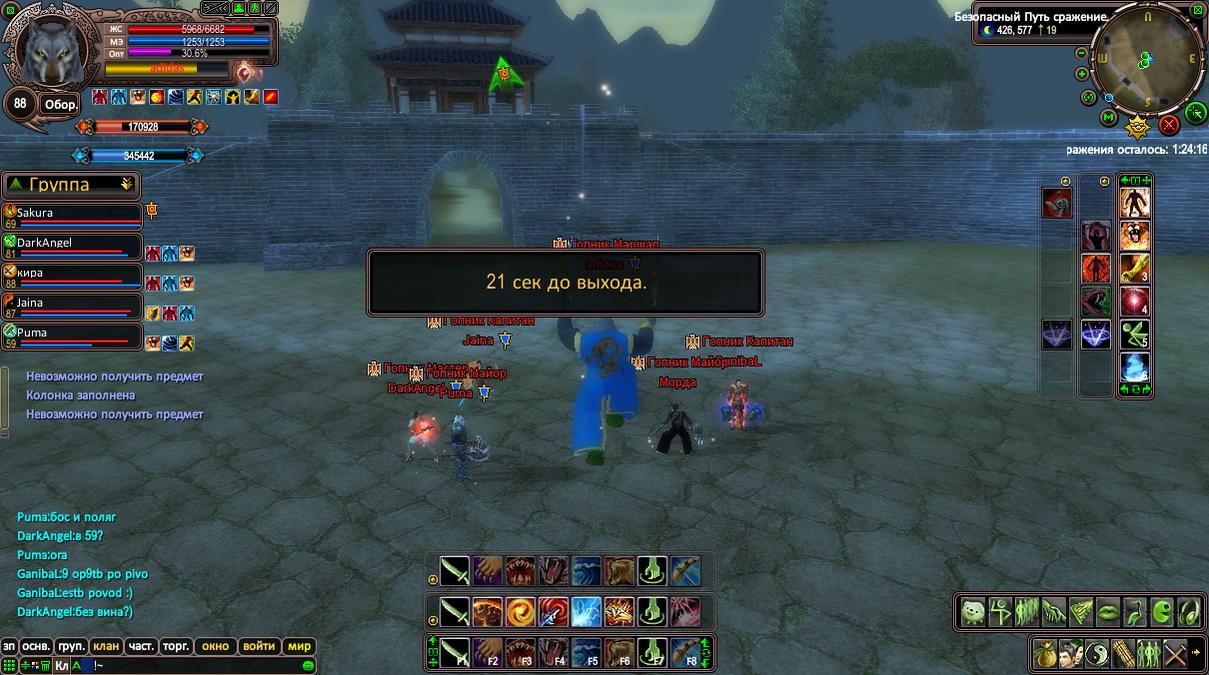The image size is (1209, 675).
Task: Open the chat emoticon smiley menu
Action: coord(308,665)
